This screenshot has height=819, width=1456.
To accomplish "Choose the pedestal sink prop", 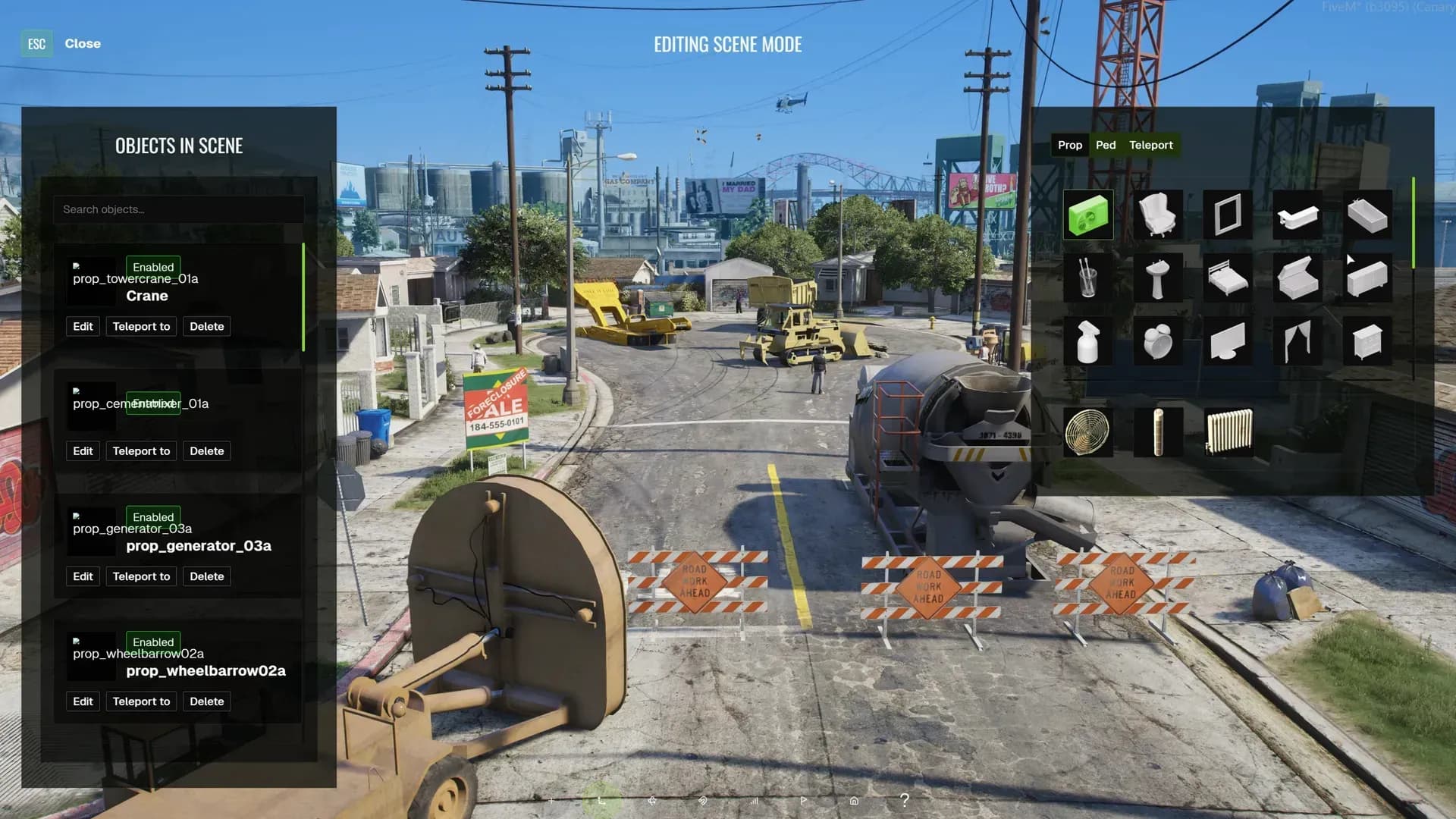I will pyautogui.click(x=1158, y=279).
